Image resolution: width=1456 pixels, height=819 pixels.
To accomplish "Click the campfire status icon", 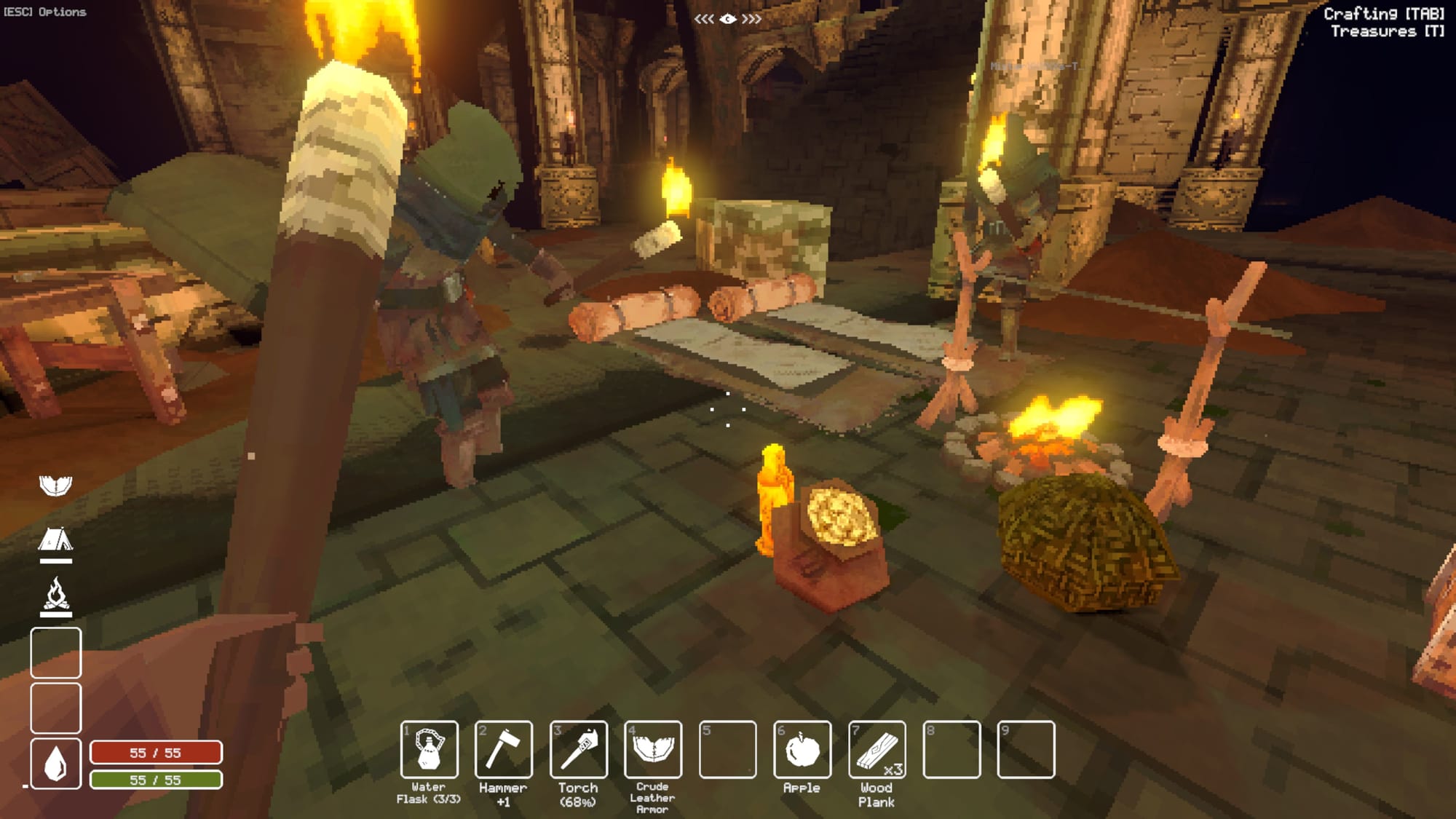I will tap(56, 595).
